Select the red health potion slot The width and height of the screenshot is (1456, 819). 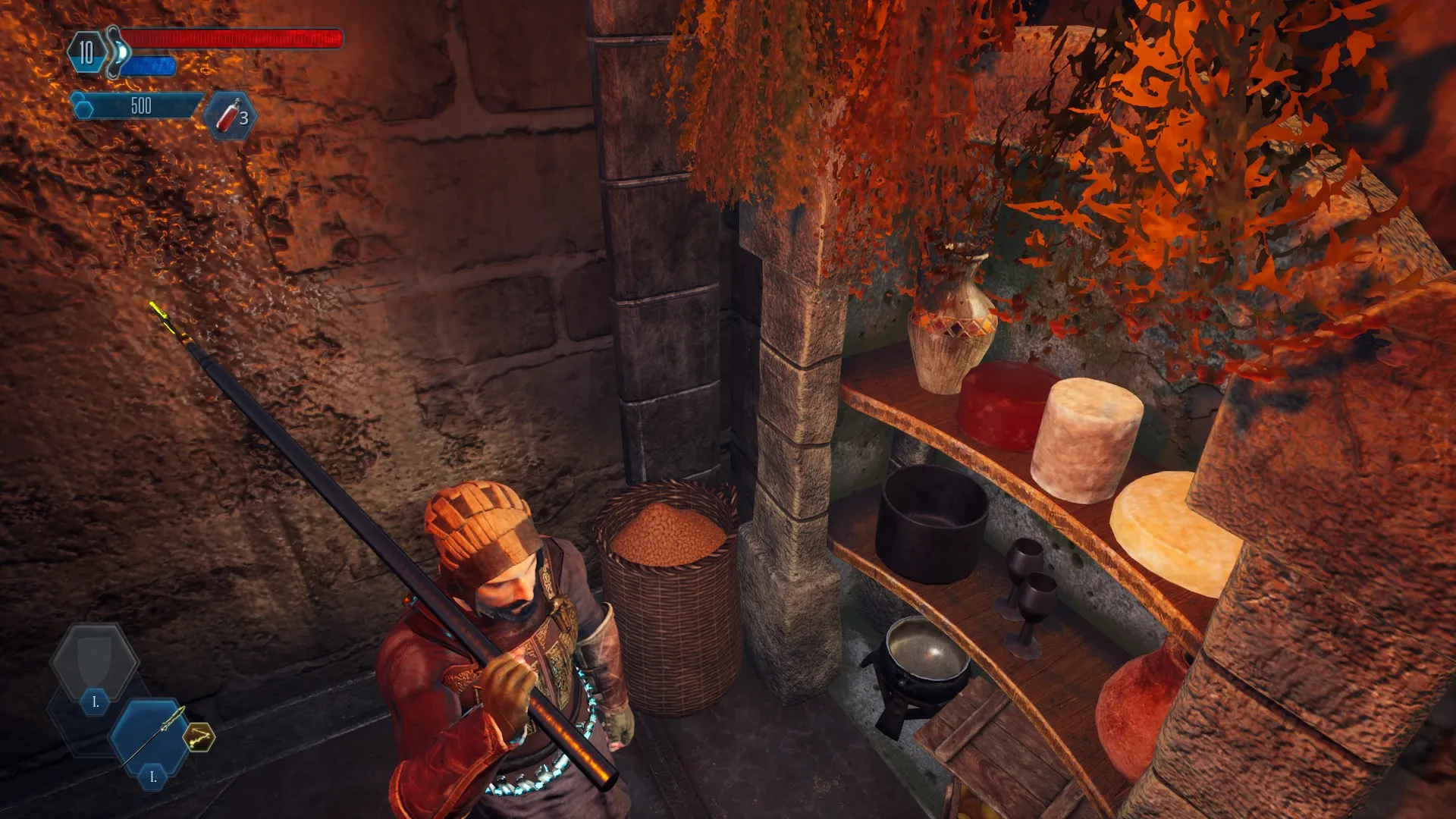click(231, 116)
